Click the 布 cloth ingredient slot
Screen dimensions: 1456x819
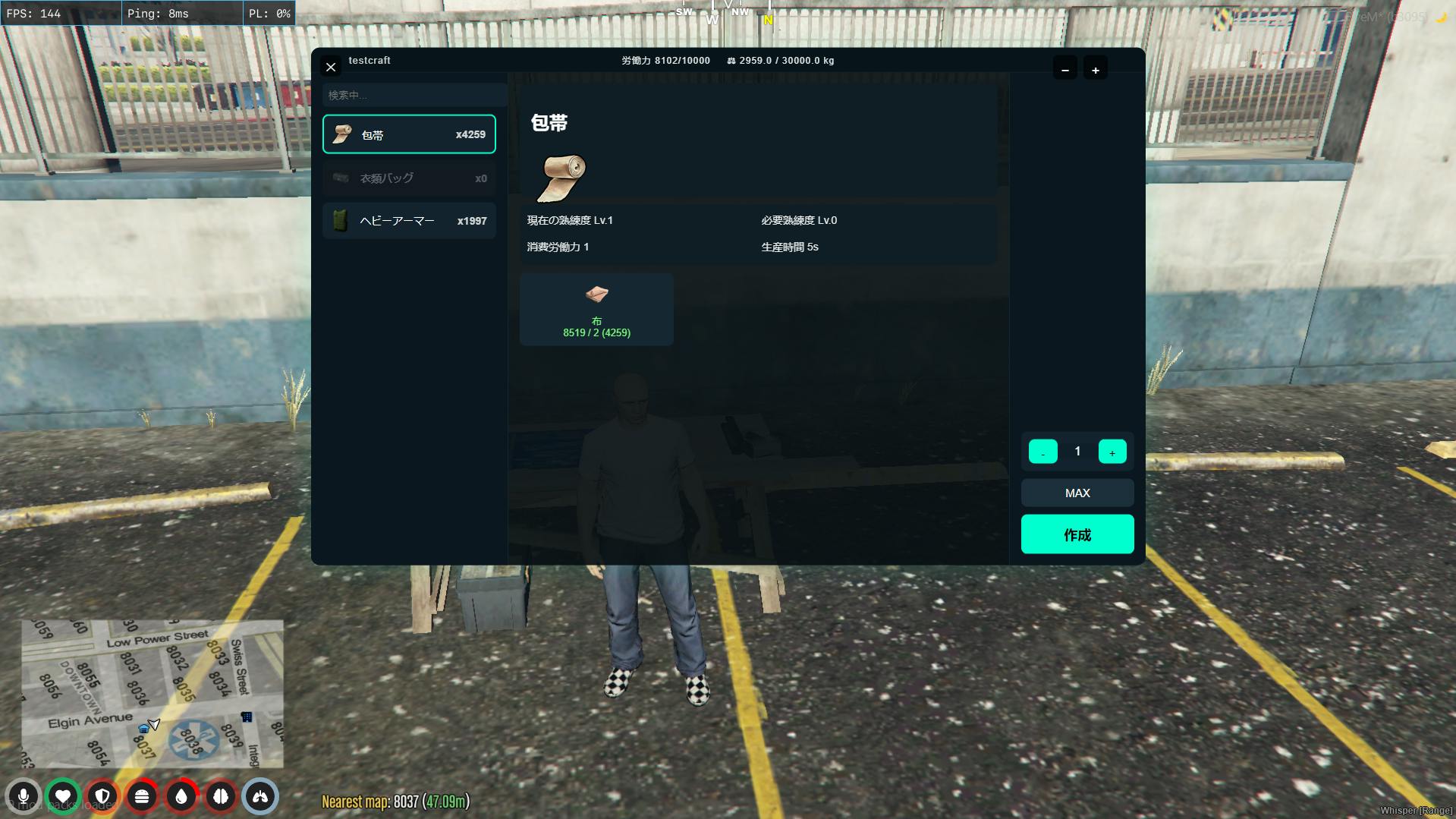pos(596,310)
